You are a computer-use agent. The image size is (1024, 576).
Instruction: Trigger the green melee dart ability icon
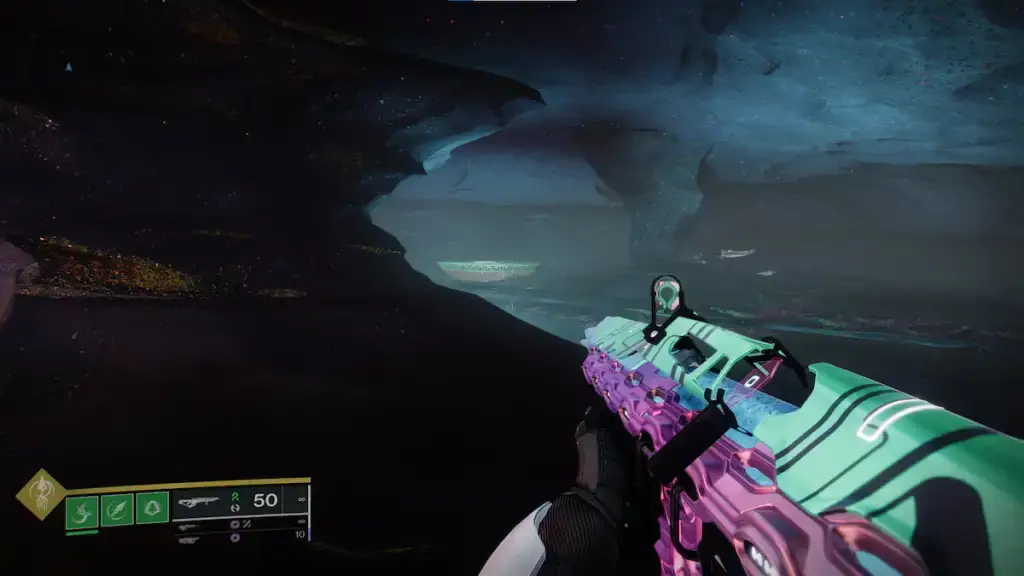pos(117,511)
